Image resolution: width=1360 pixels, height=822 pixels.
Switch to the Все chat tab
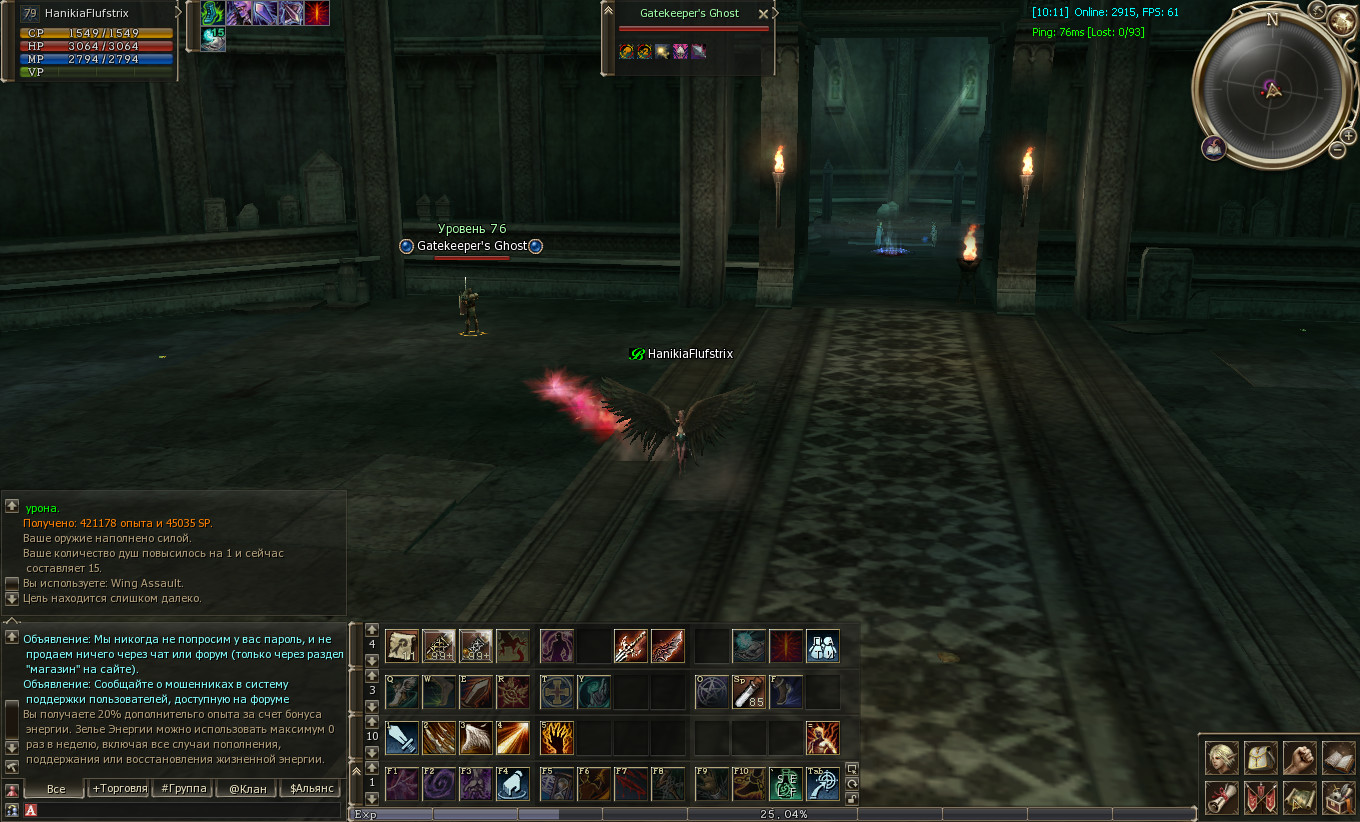(x=56, y=789)
